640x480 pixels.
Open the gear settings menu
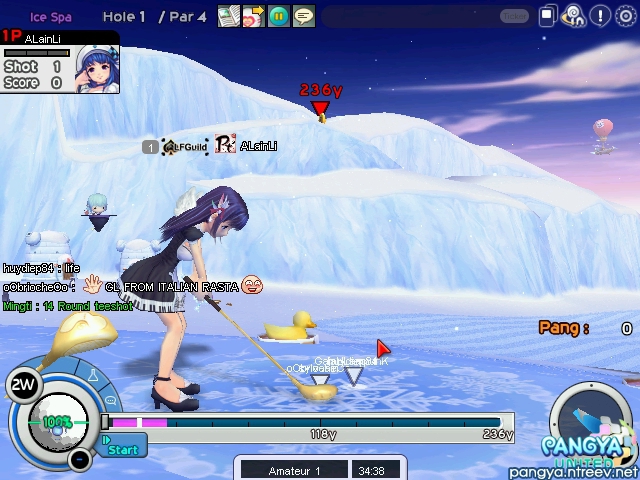[x=625, y=16]
